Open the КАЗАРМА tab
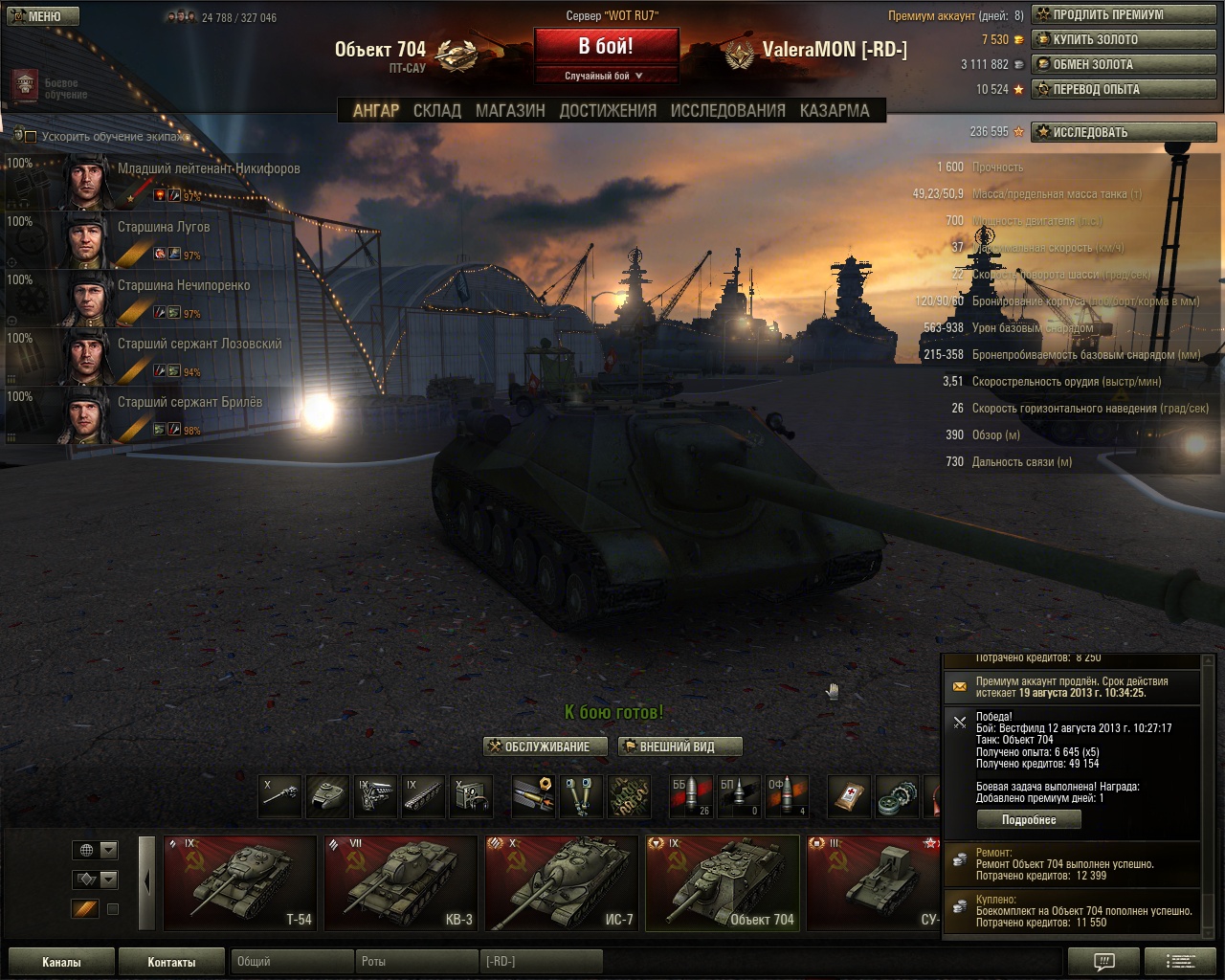Screen dimensions: 1225x980 (835, 111)
